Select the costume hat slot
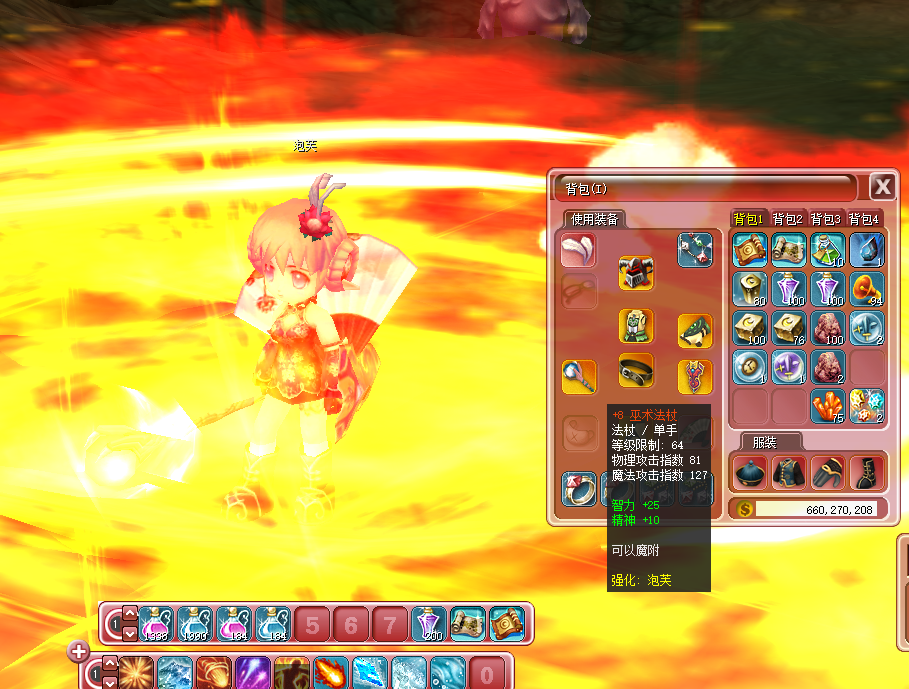Image resolution: width=909 pixels, height=689 pixels. point(749,472)
